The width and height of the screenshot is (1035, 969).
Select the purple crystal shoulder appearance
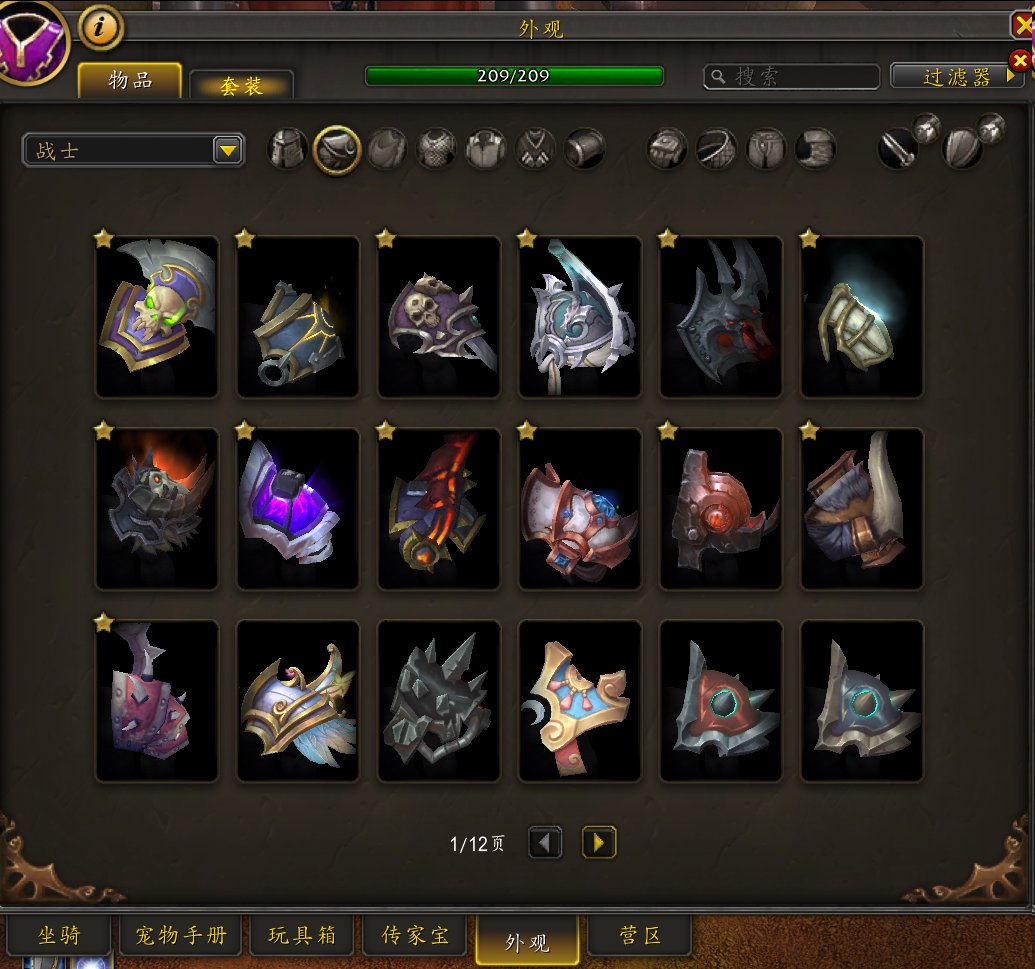pos(298,508)
